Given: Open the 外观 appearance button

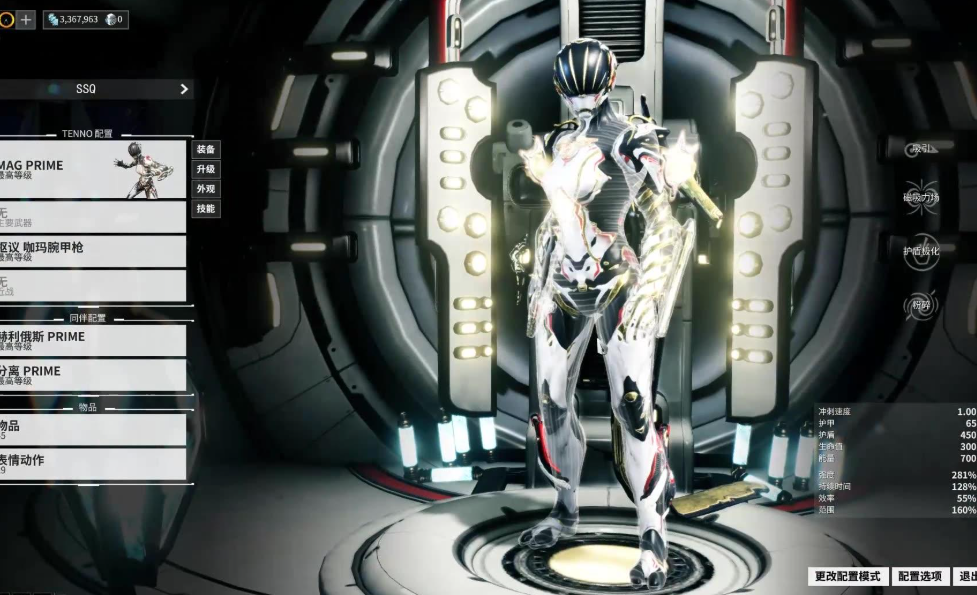Looking at the screenshot, I should pos(206,189).
